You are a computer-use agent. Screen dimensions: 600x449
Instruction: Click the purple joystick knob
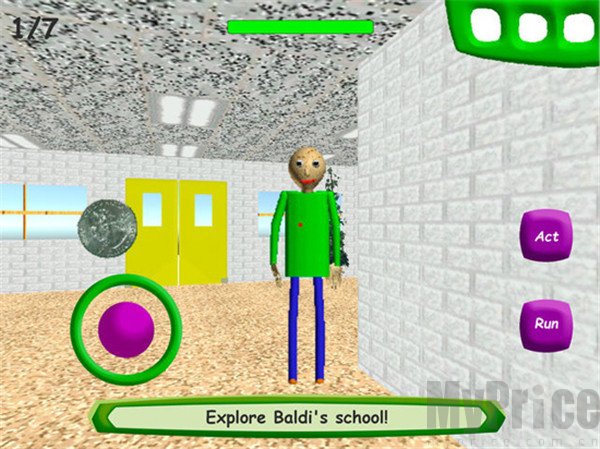click(126, 329)
